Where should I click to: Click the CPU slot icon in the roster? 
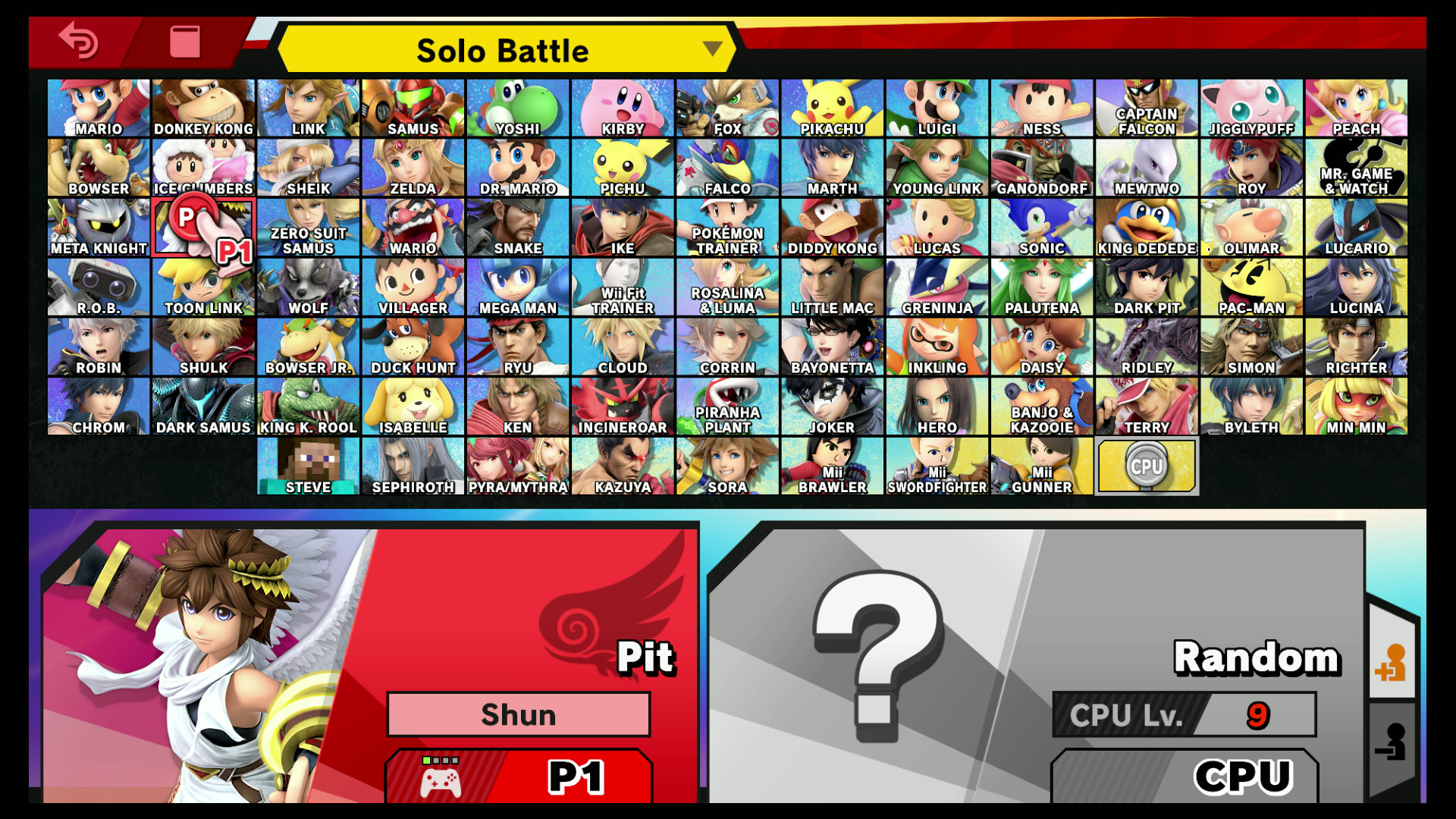(x=1147, y=465)
